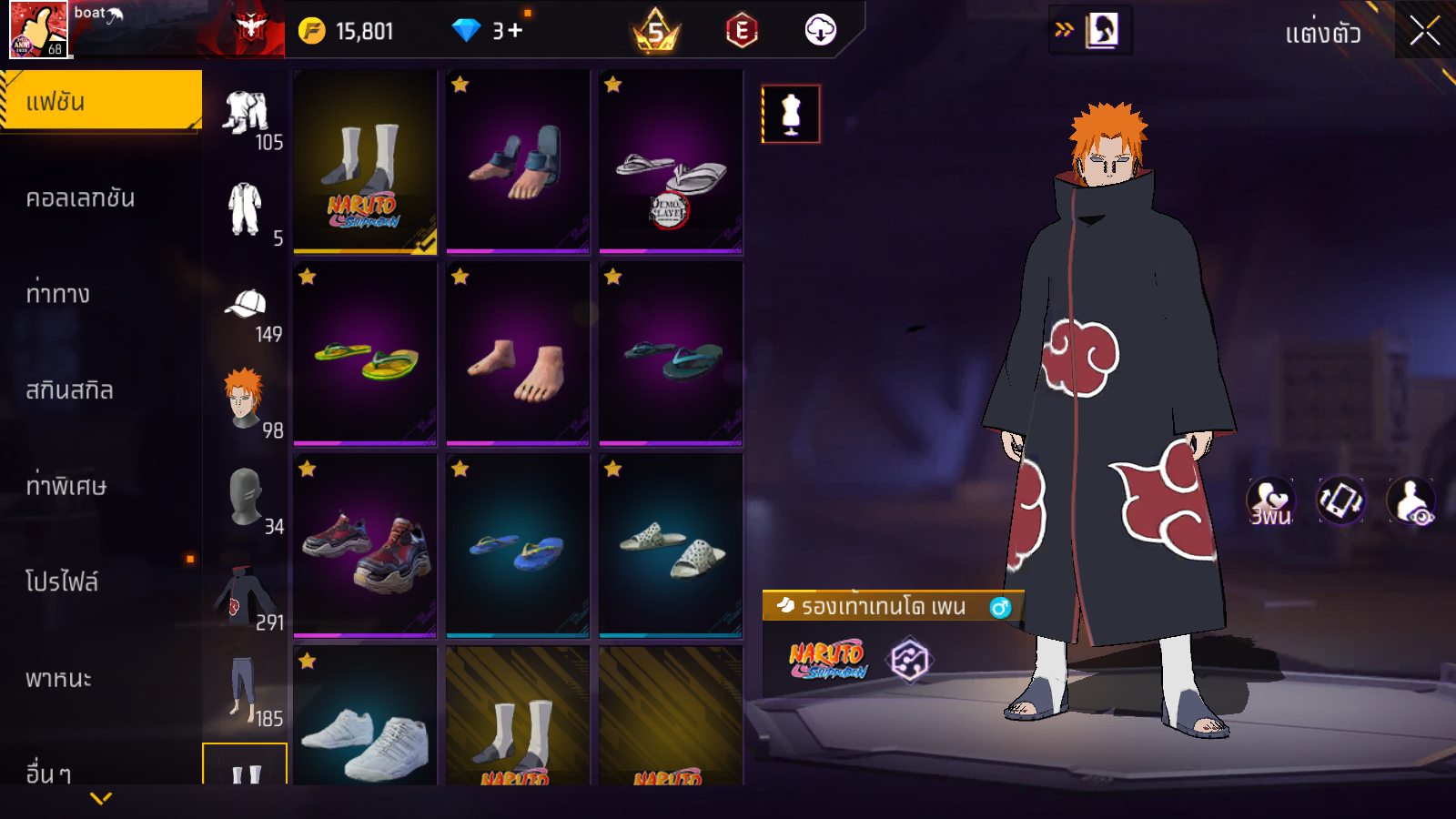
Task: Open the ท่าทาง emotes tab
Action: [58, 294]
